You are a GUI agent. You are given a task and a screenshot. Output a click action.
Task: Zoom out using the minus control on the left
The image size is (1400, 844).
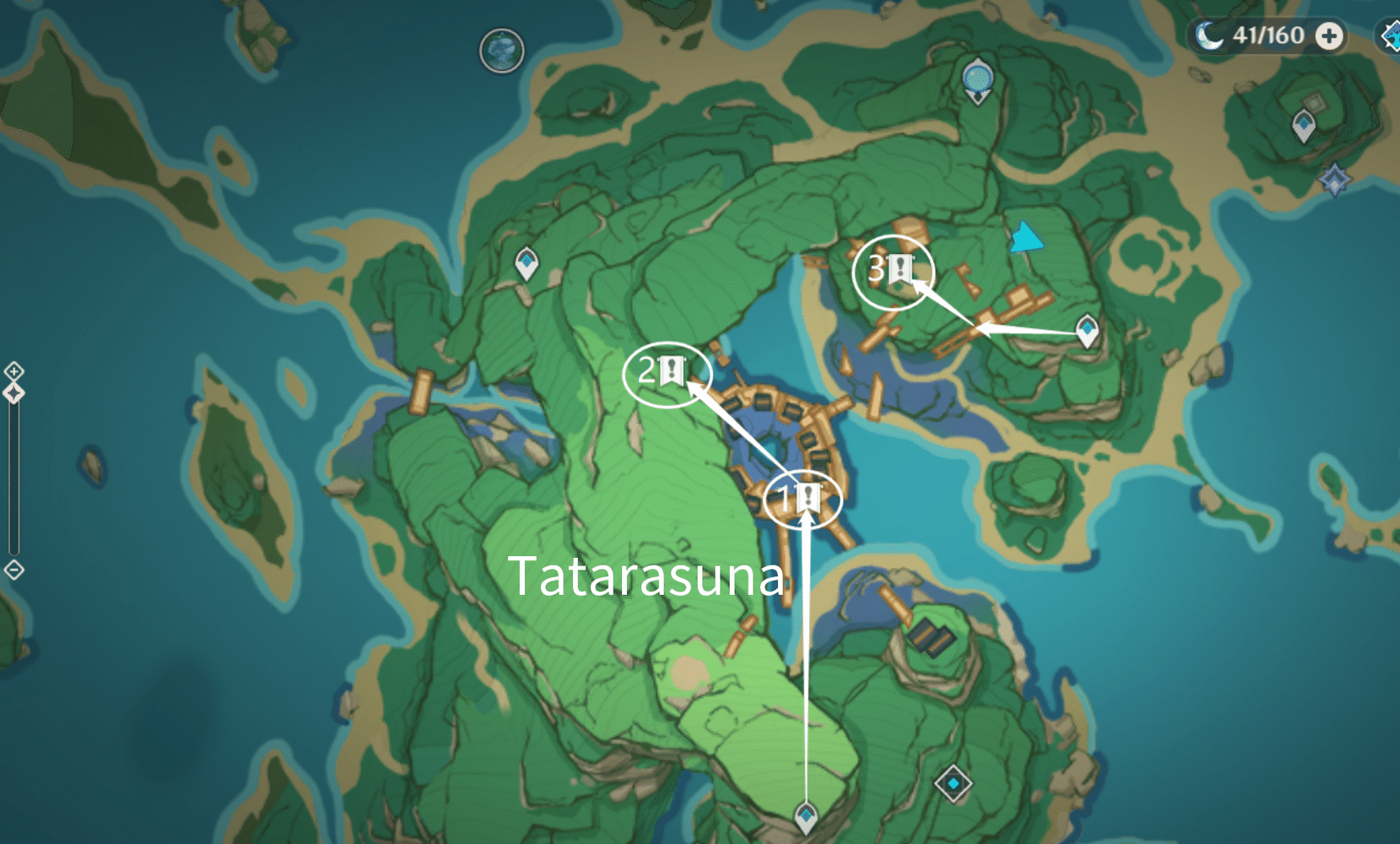pyautogui.click(x=14, y=571)
